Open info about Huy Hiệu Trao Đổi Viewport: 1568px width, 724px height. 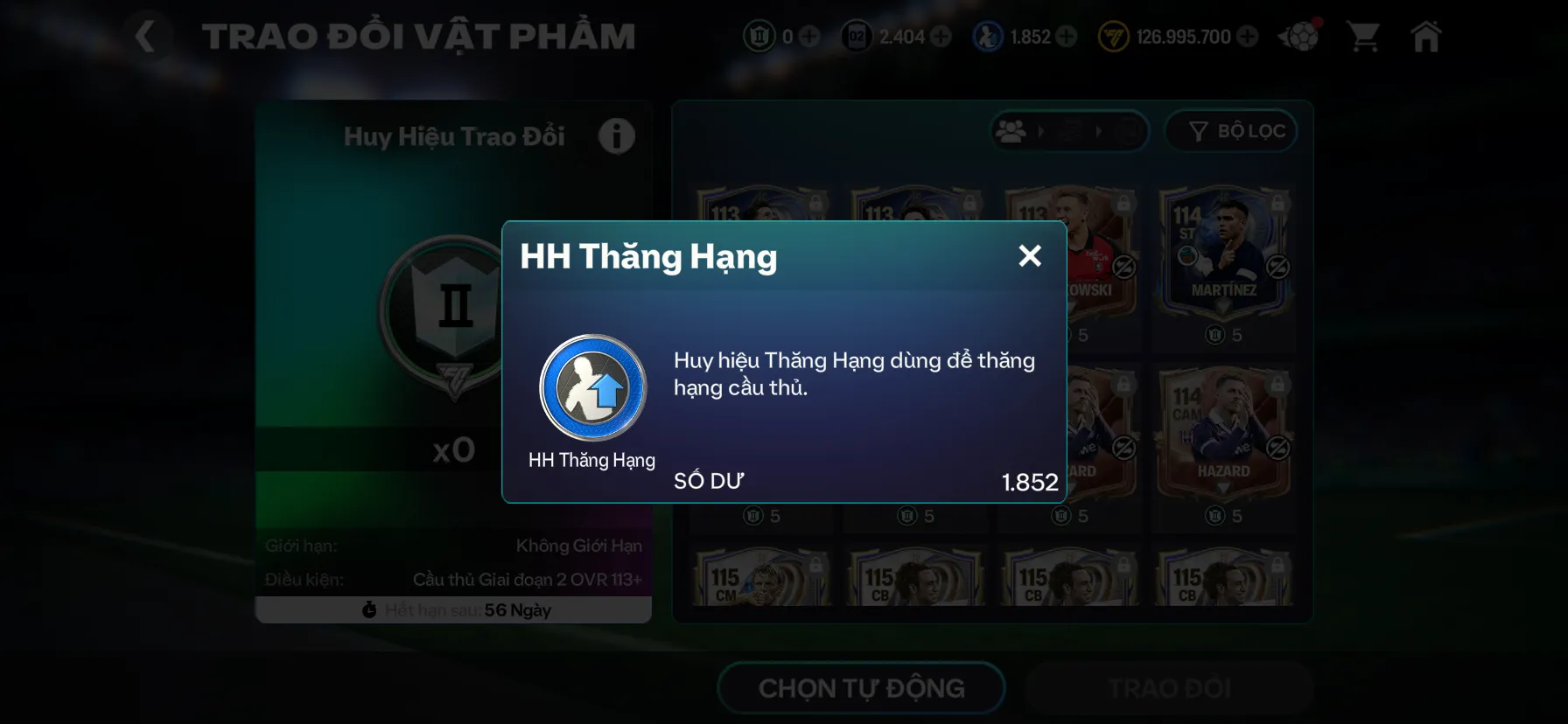pyautogui.click(x=617, y=136)
